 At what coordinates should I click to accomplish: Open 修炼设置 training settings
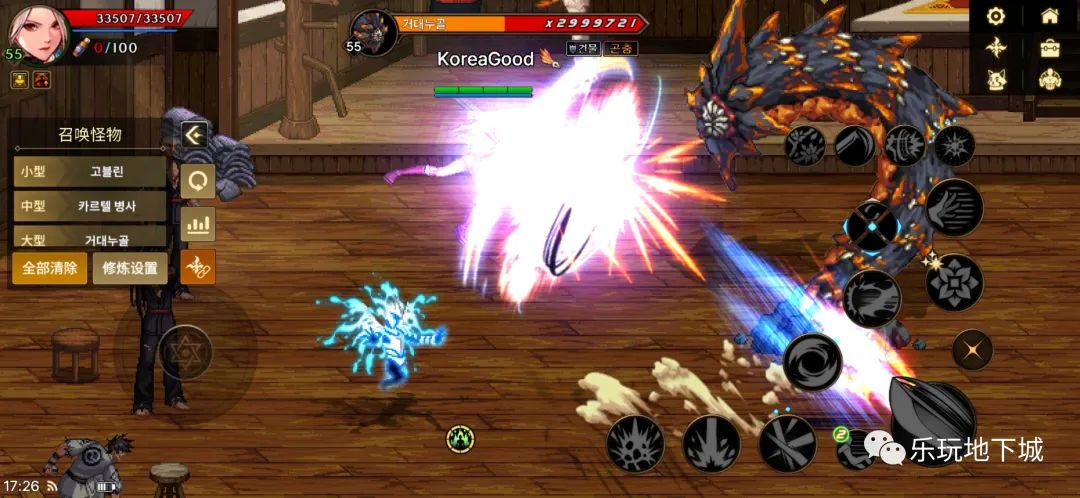coord(130,269)
